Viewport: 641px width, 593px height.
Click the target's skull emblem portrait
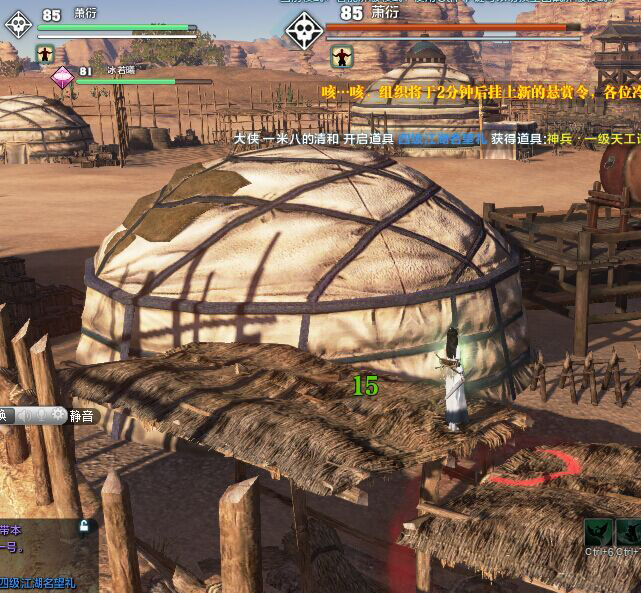pos(304,30)
